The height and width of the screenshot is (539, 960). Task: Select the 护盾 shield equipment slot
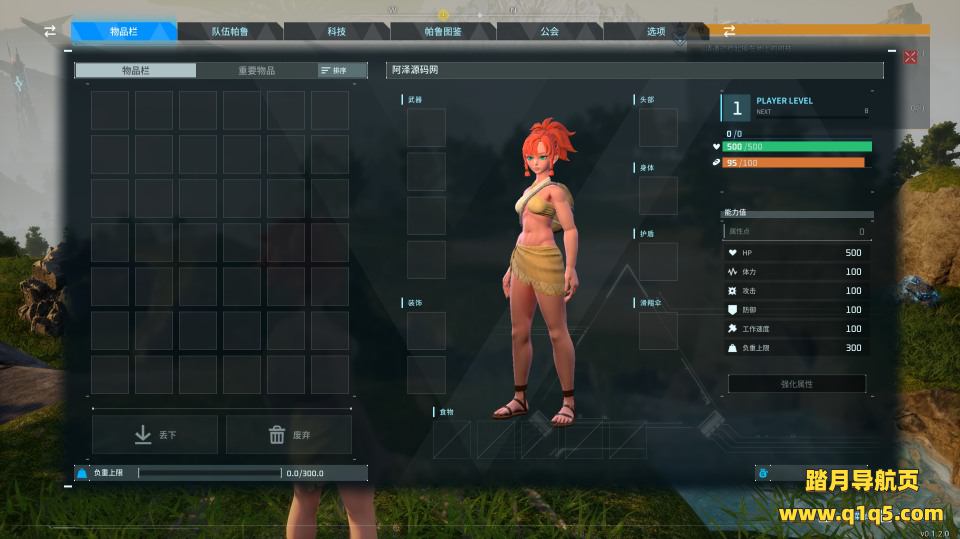pos(658,262)
